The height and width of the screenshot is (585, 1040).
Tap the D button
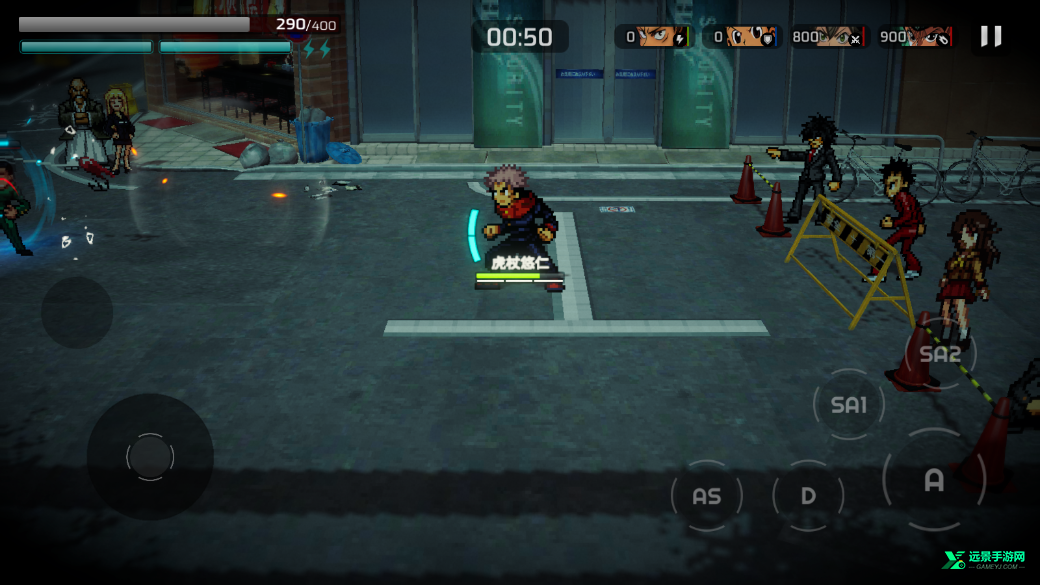point(808,496)
